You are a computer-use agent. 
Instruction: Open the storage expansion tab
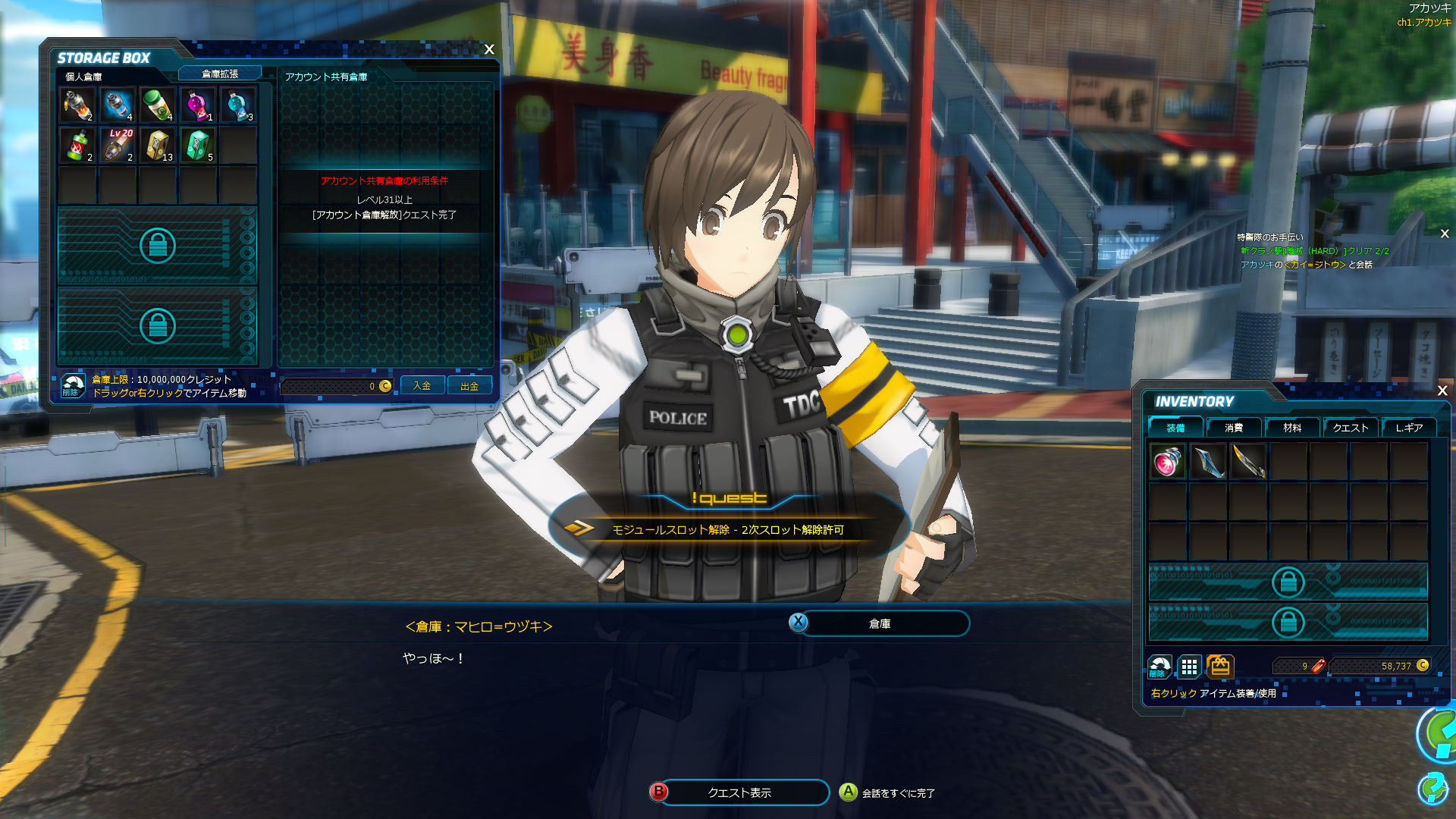coord(220,74)
